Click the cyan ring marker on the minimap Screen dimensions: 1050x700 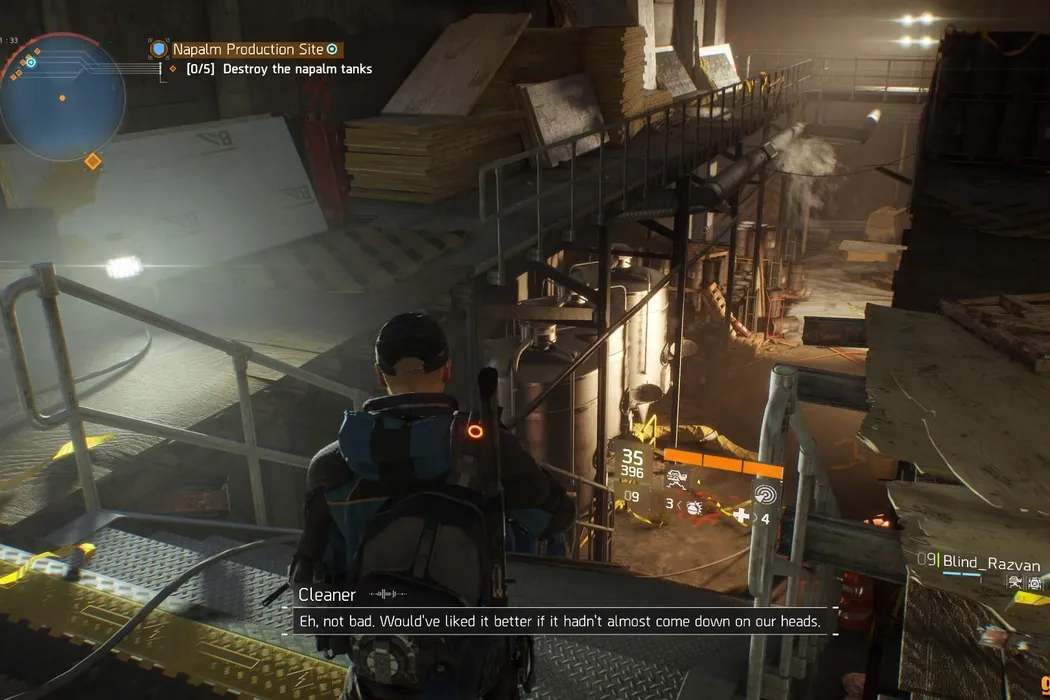click(31, 62)
